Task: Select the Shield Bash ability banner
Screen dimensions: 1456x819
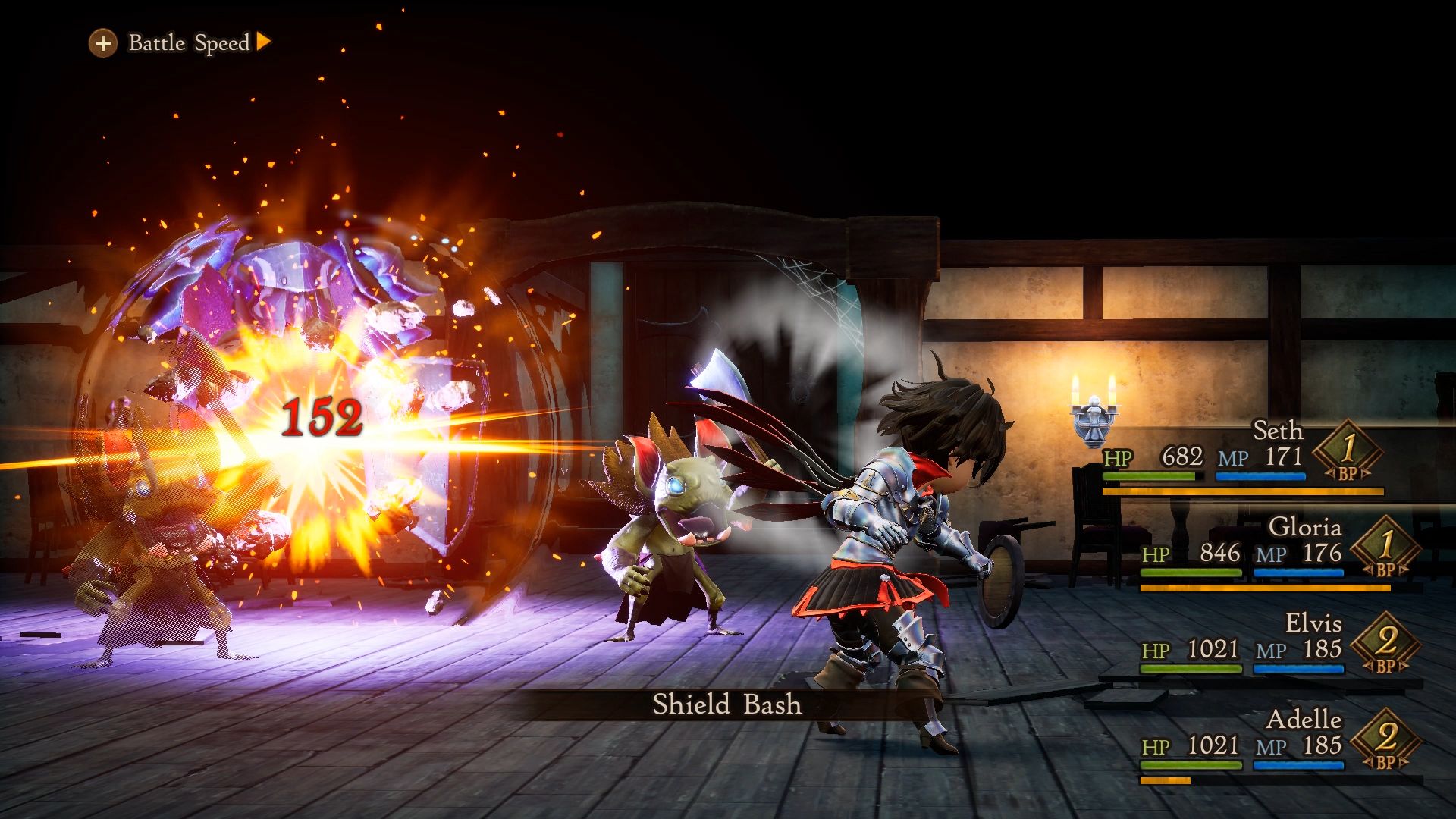Action: tap(726, 705)
